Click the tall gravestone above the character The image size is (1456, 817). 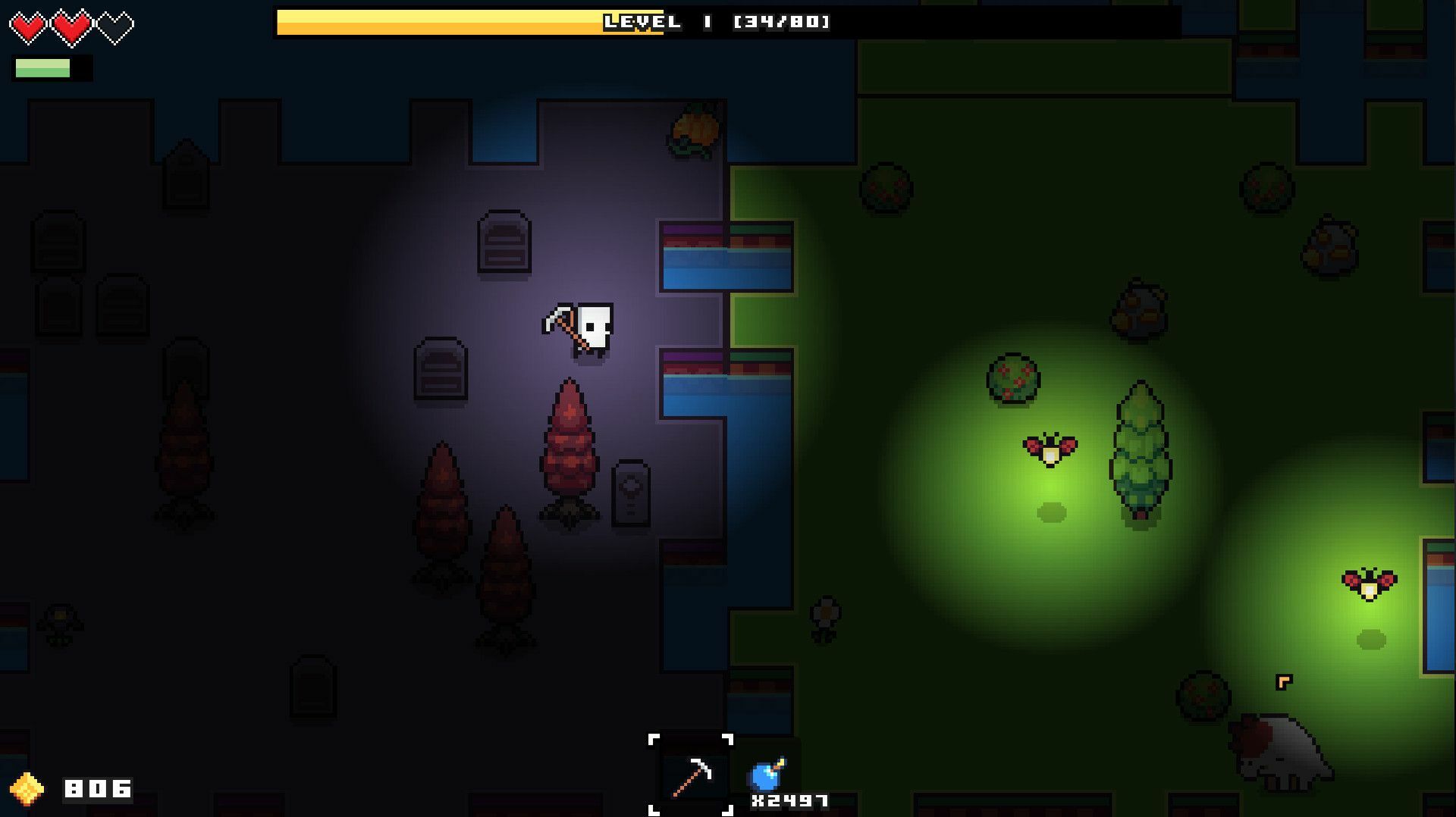click(x=503, y=241)
